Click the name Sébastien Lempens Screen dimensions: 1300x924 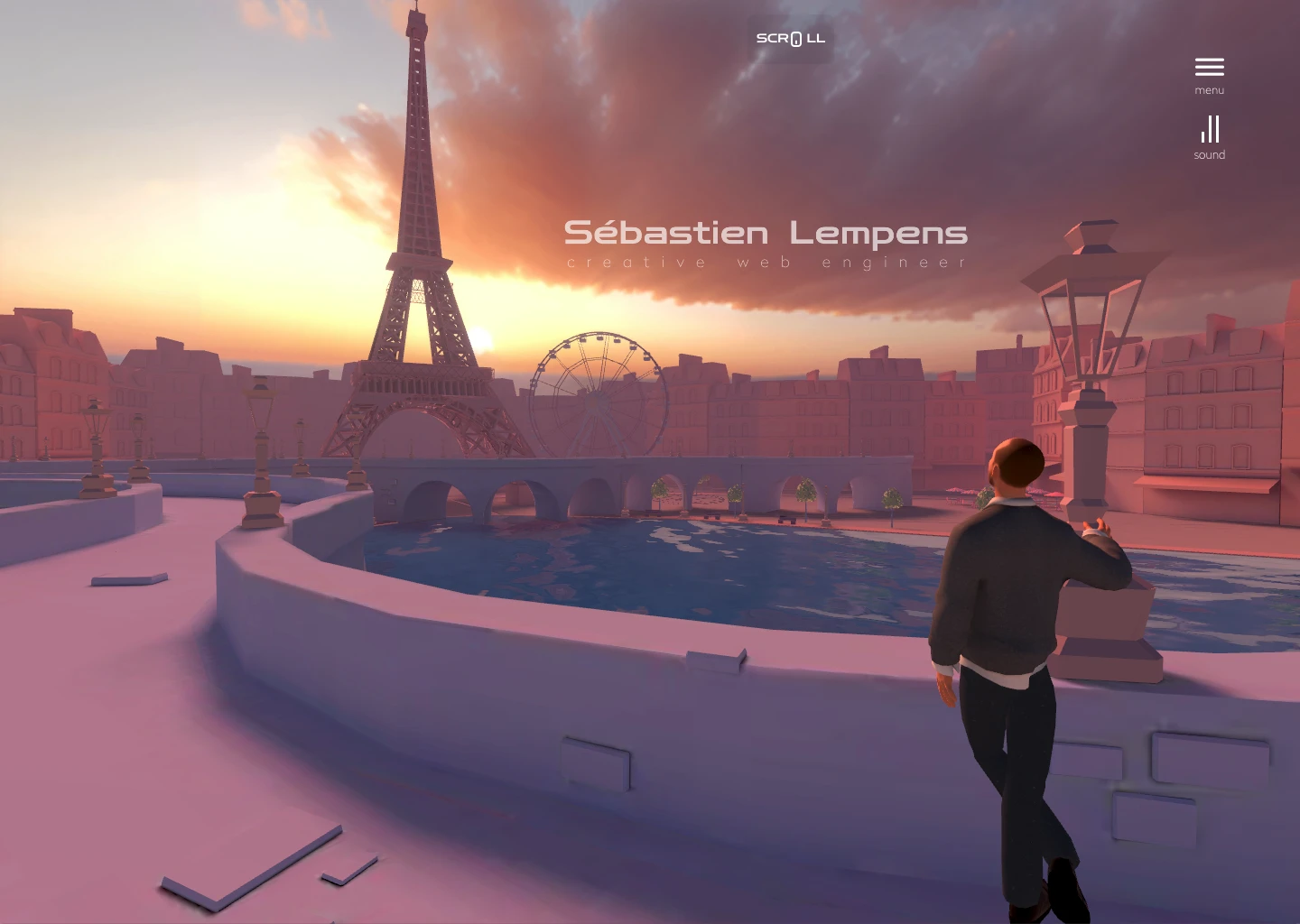tap(766, 233)
